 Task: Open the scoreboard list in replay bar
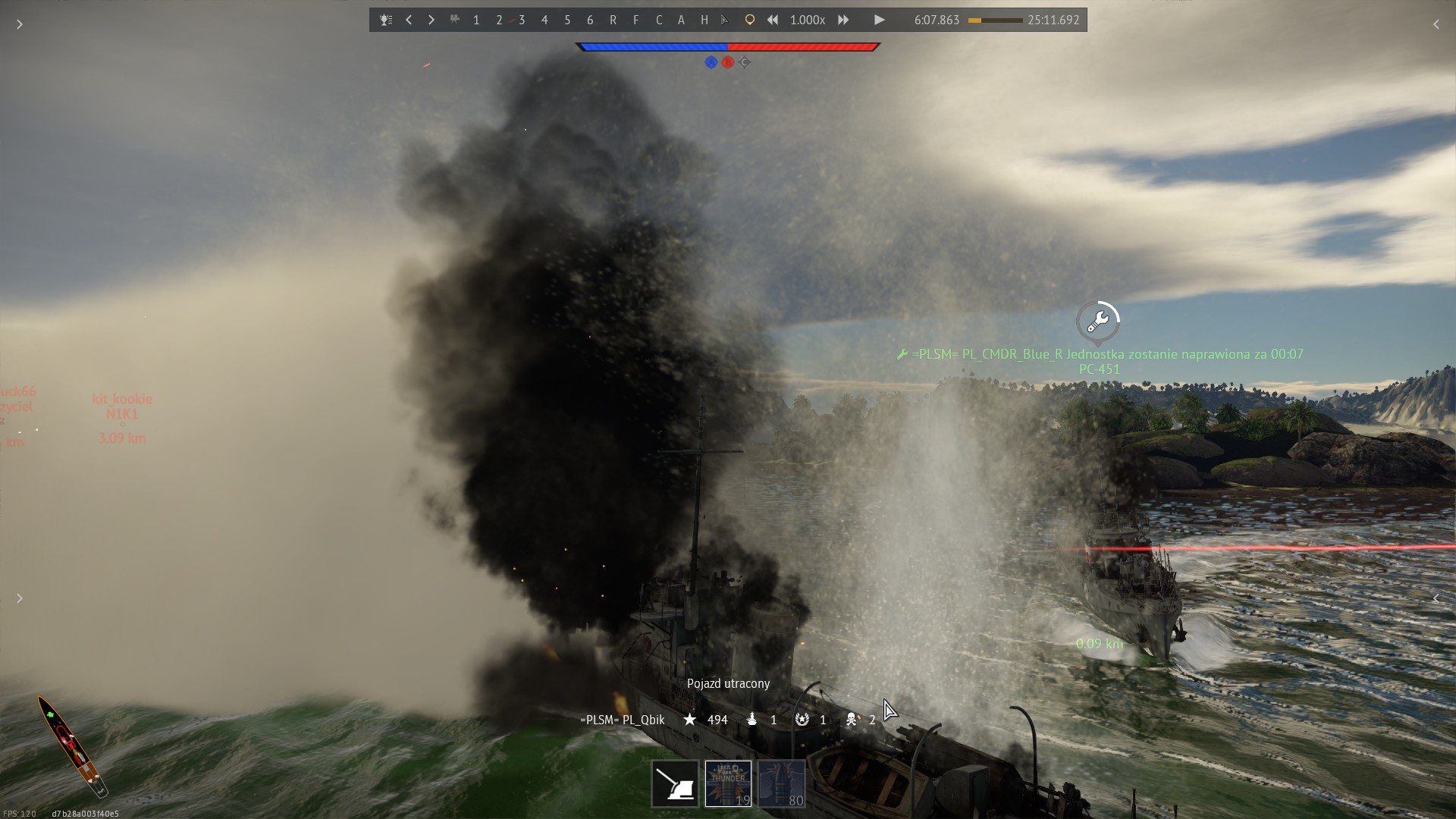(x=386, y=20)
